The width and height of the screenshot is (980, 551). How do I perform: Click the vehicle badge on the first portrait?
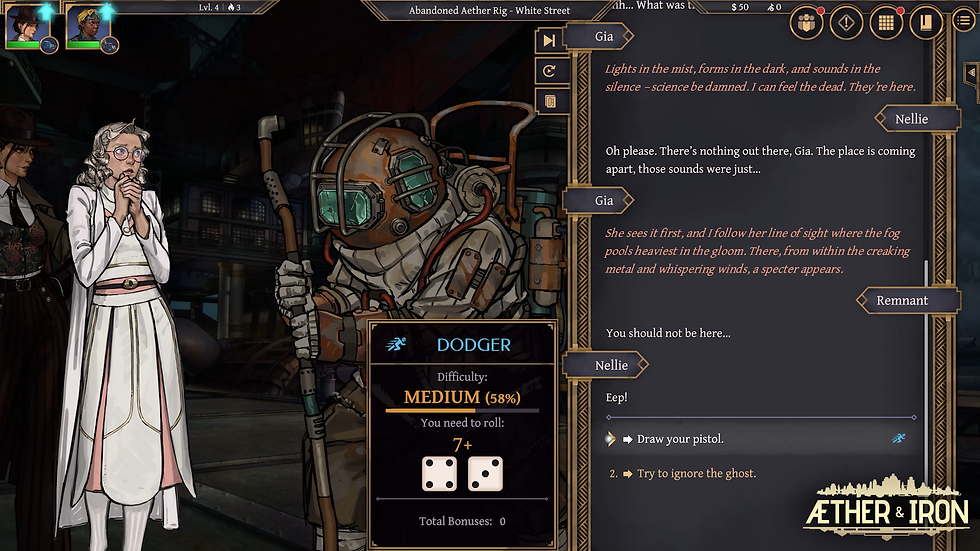click(x=49, y=44)
